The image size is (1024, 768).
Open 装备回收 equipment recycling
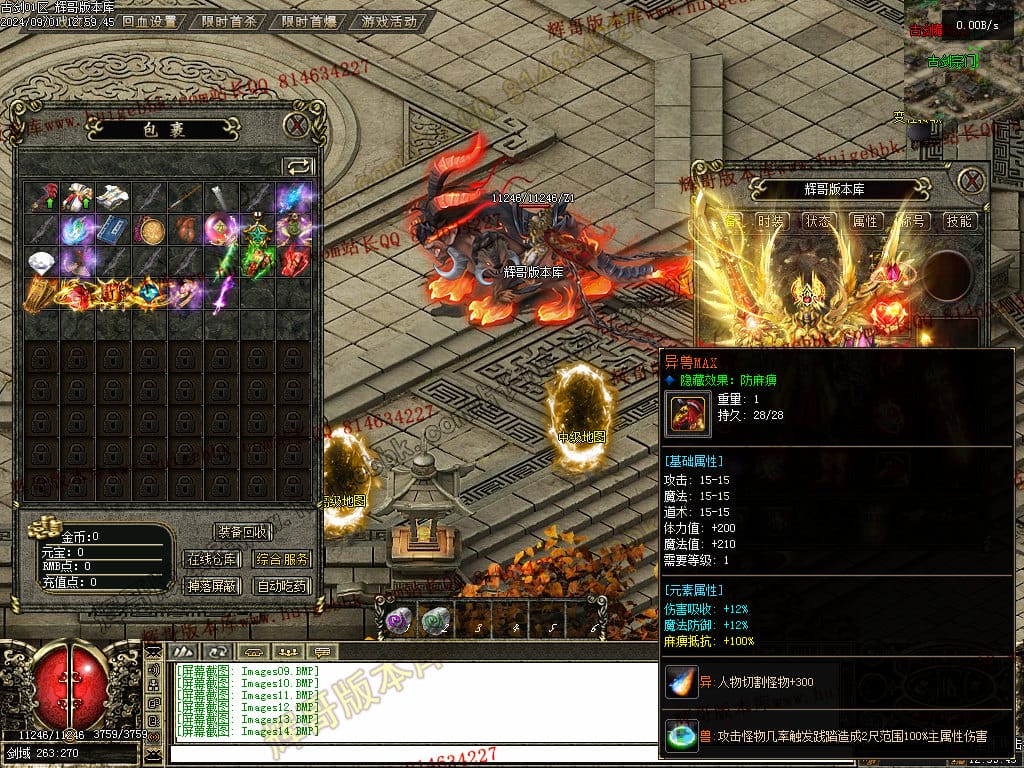(x=242, y=532)
